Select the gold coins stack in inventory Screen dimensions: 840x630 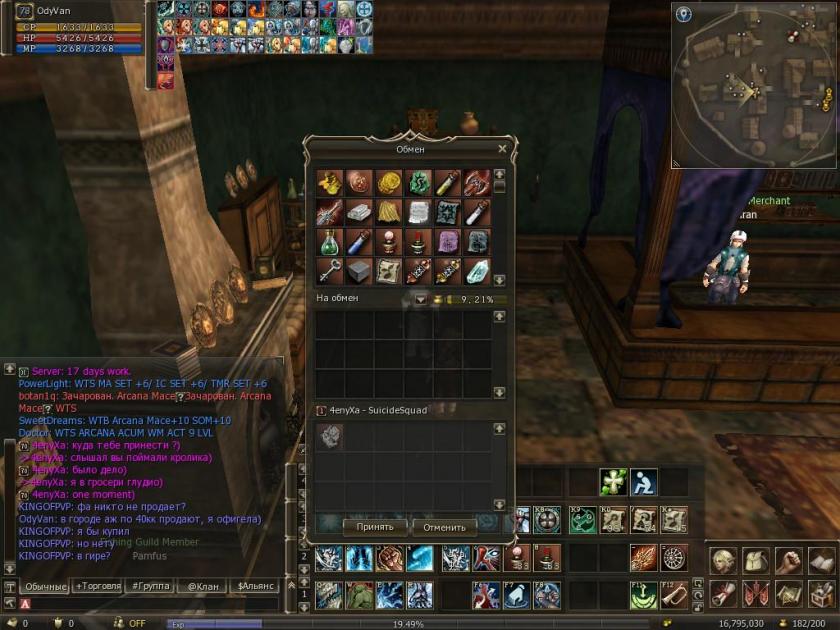coord(389,184)
